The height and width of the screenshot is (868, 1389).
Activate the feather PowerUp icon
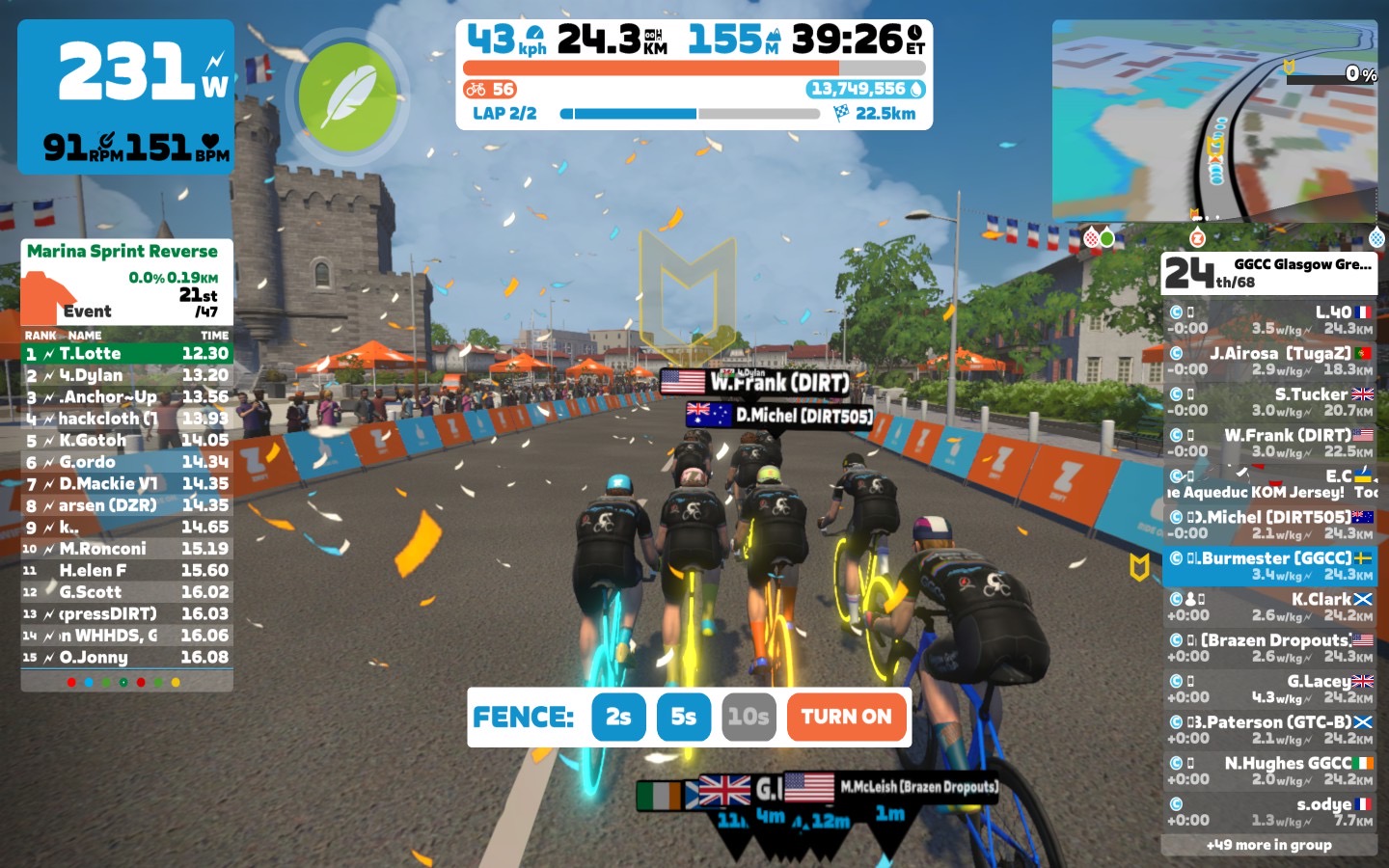(x=347, y=98)
